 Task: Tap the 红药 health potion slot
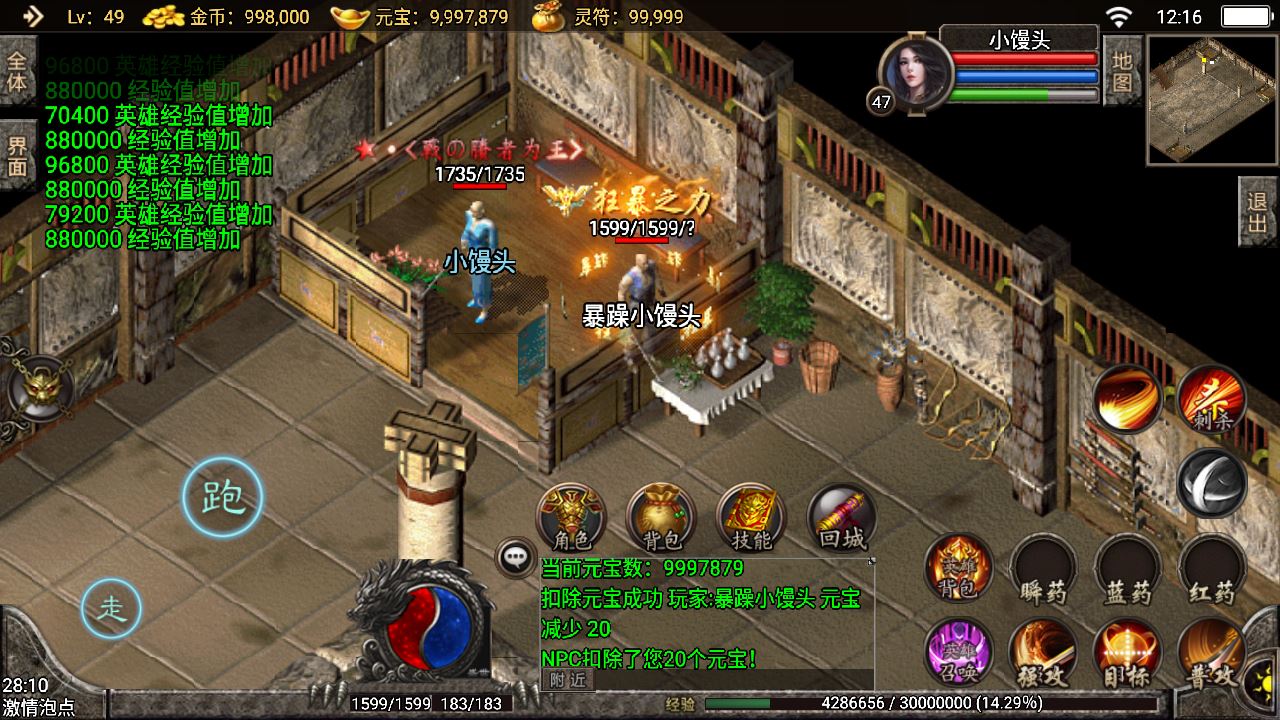point(1212,568)
